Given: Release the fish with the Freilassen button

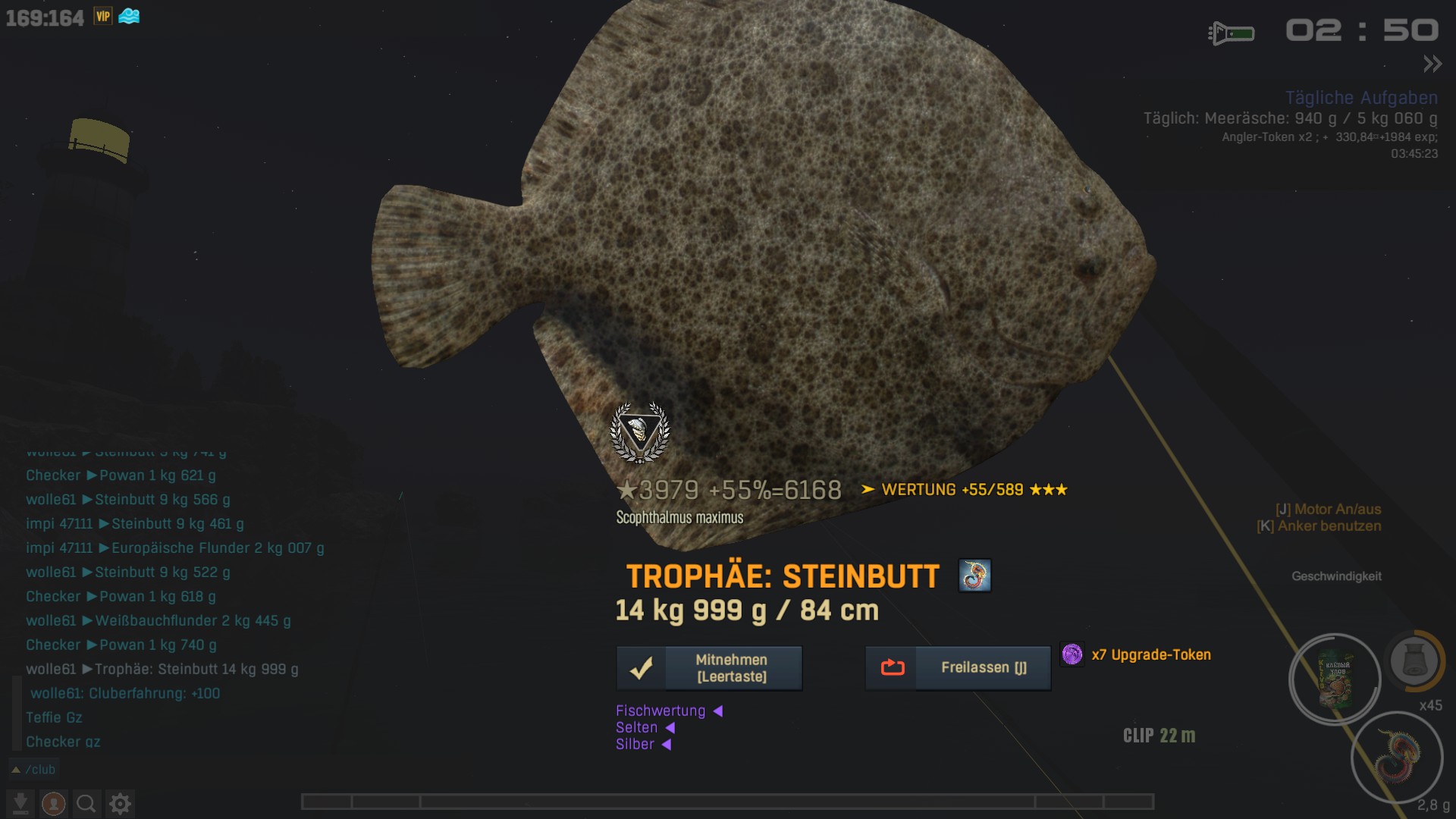Looking at the screenshot, I should [x=958, y=668].
